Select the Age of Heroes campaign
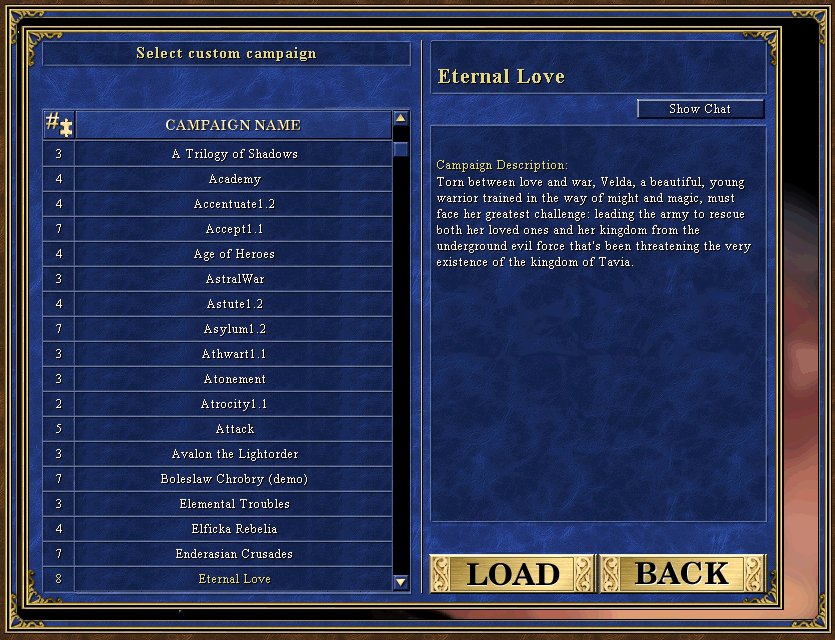 click(x=234, y=254)
